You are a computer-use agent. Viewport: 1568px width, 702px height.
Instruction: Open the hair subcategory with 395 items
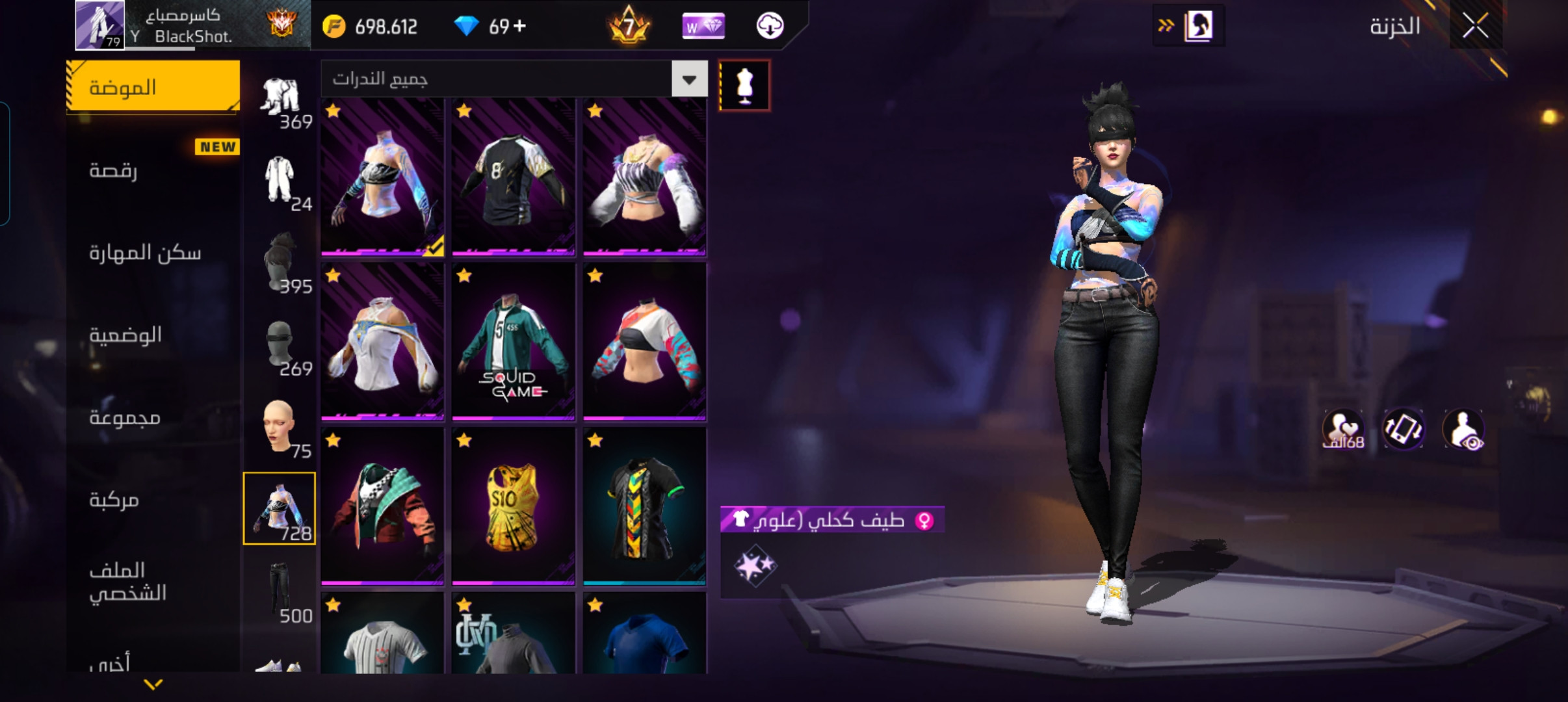tap(280, 261)
